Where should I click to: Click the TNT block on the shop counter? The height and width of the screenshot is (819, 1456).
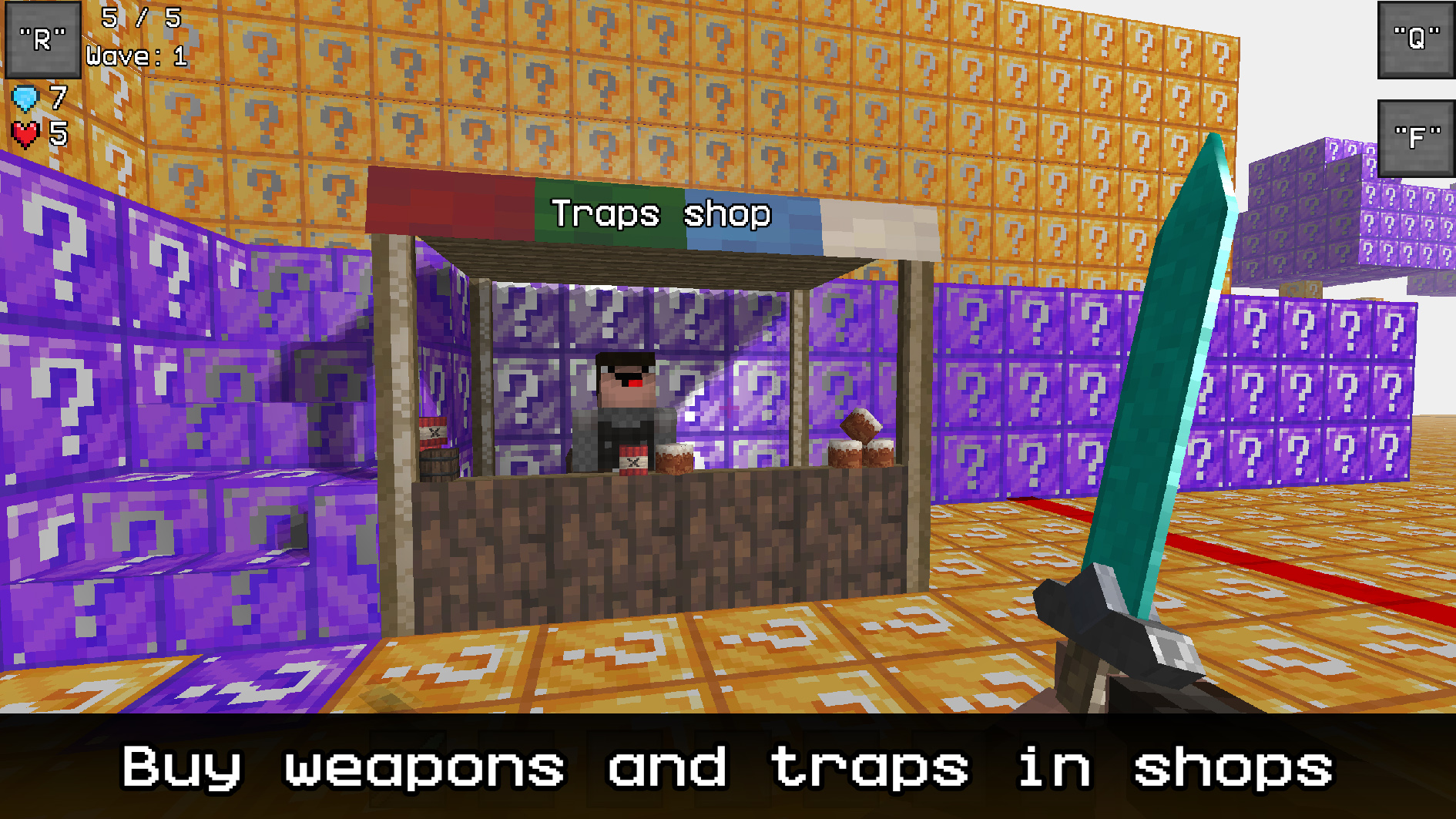(x=633, y=460)
